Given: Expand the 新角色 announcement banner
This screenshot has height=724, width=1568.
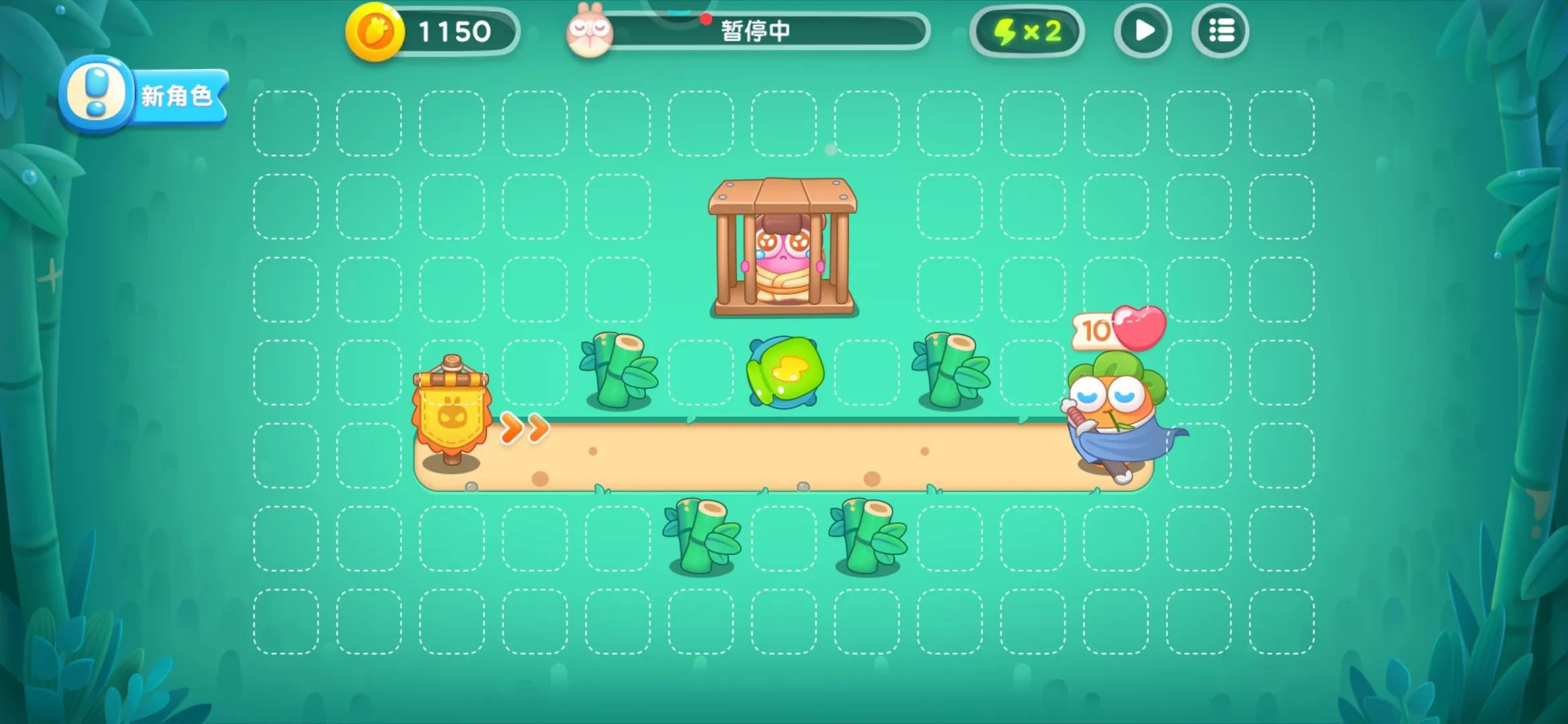Looking at the screenshot, I should 176,96.
